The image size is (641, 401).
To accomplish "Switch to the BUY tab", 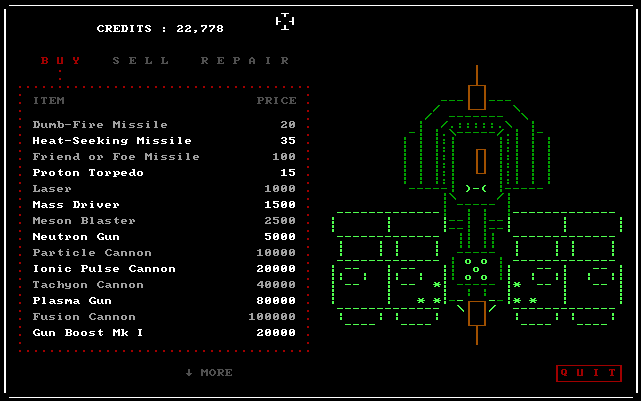I will point(60,60).
